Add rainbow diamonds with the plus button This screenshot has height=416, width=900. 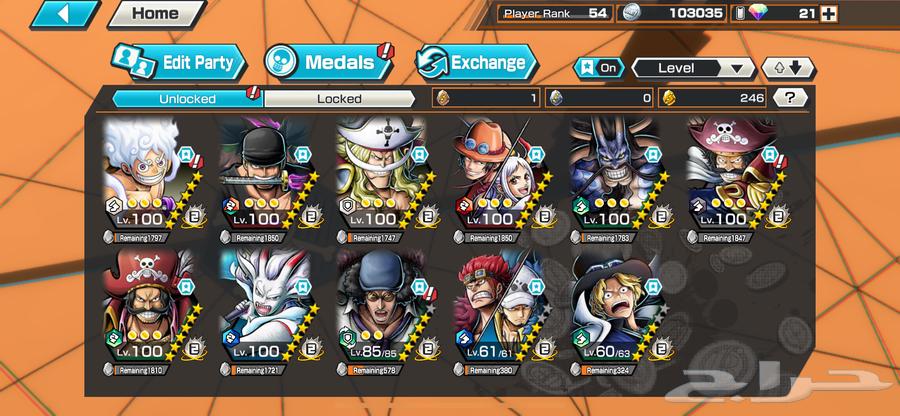click(828, 14)
